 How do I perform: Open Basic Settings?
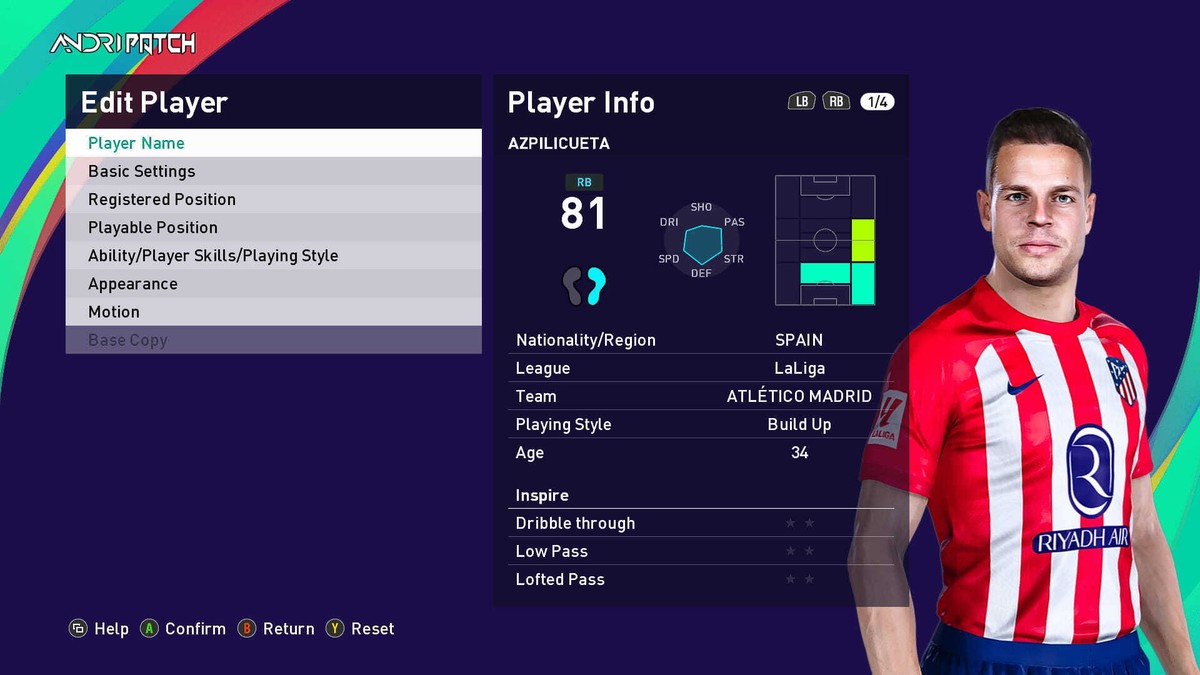click(273, 171)
